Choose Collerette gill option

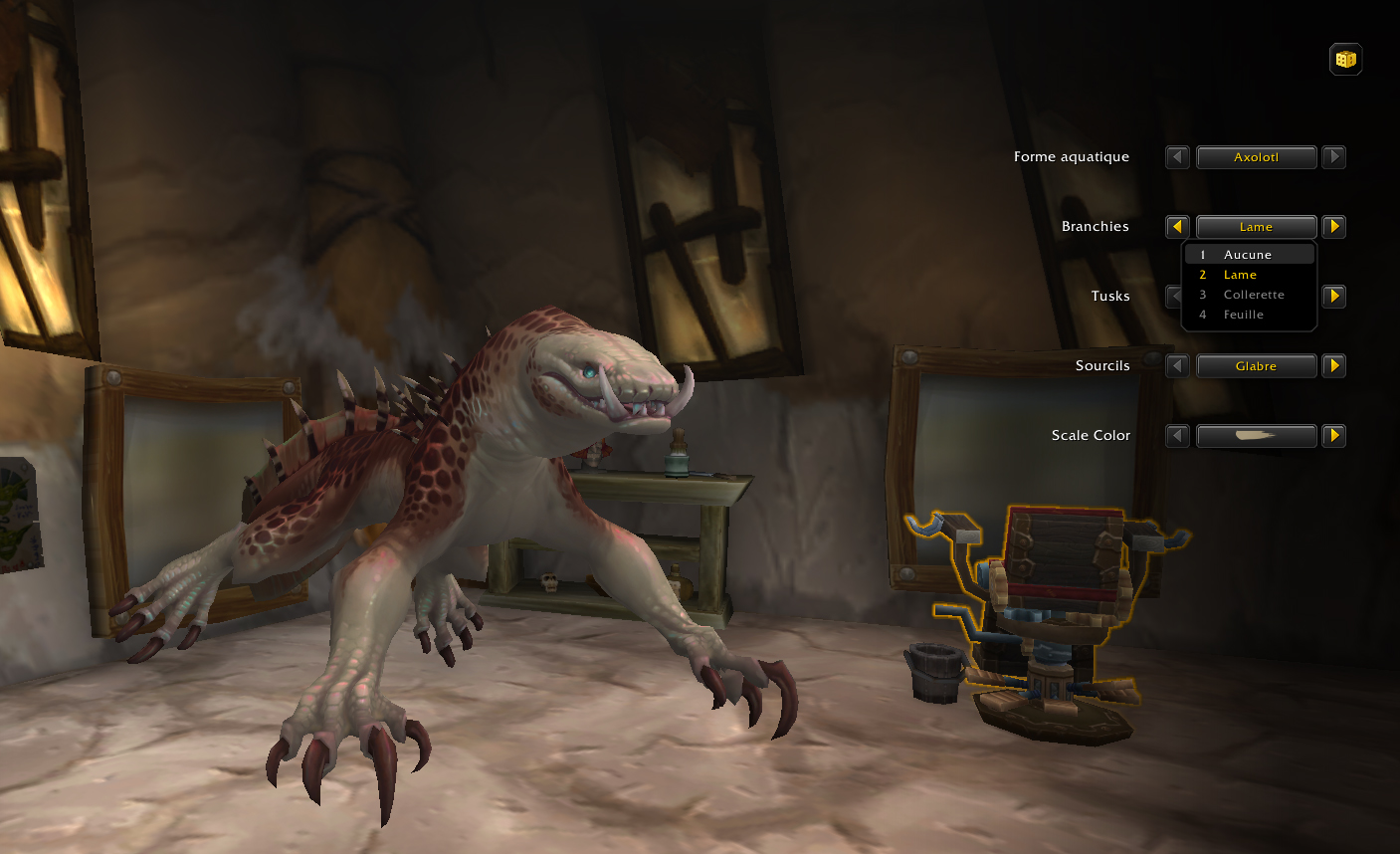1253,295
